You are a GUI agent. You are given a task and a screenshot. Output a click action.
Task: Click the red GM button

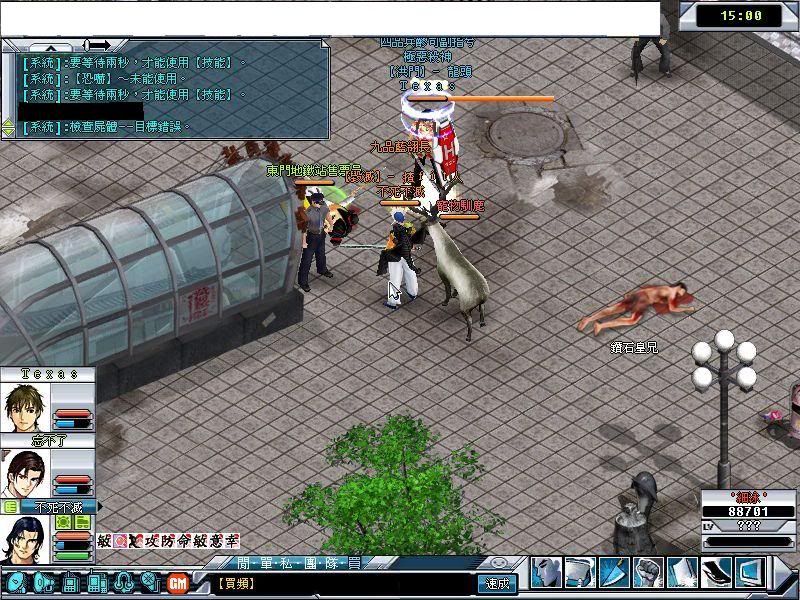point(178,582)
